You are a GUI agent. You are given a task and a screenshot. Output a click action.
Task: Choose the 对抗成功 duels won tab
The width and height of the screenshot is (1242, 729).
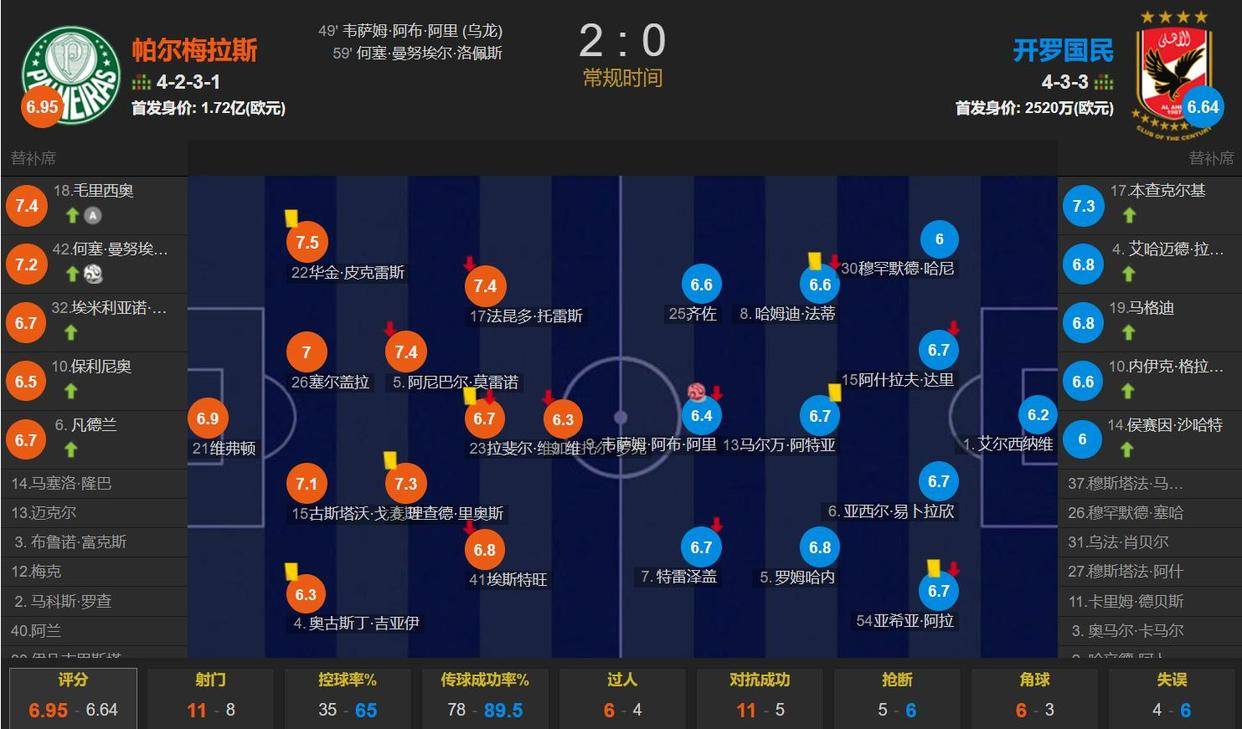coord(759,695)
